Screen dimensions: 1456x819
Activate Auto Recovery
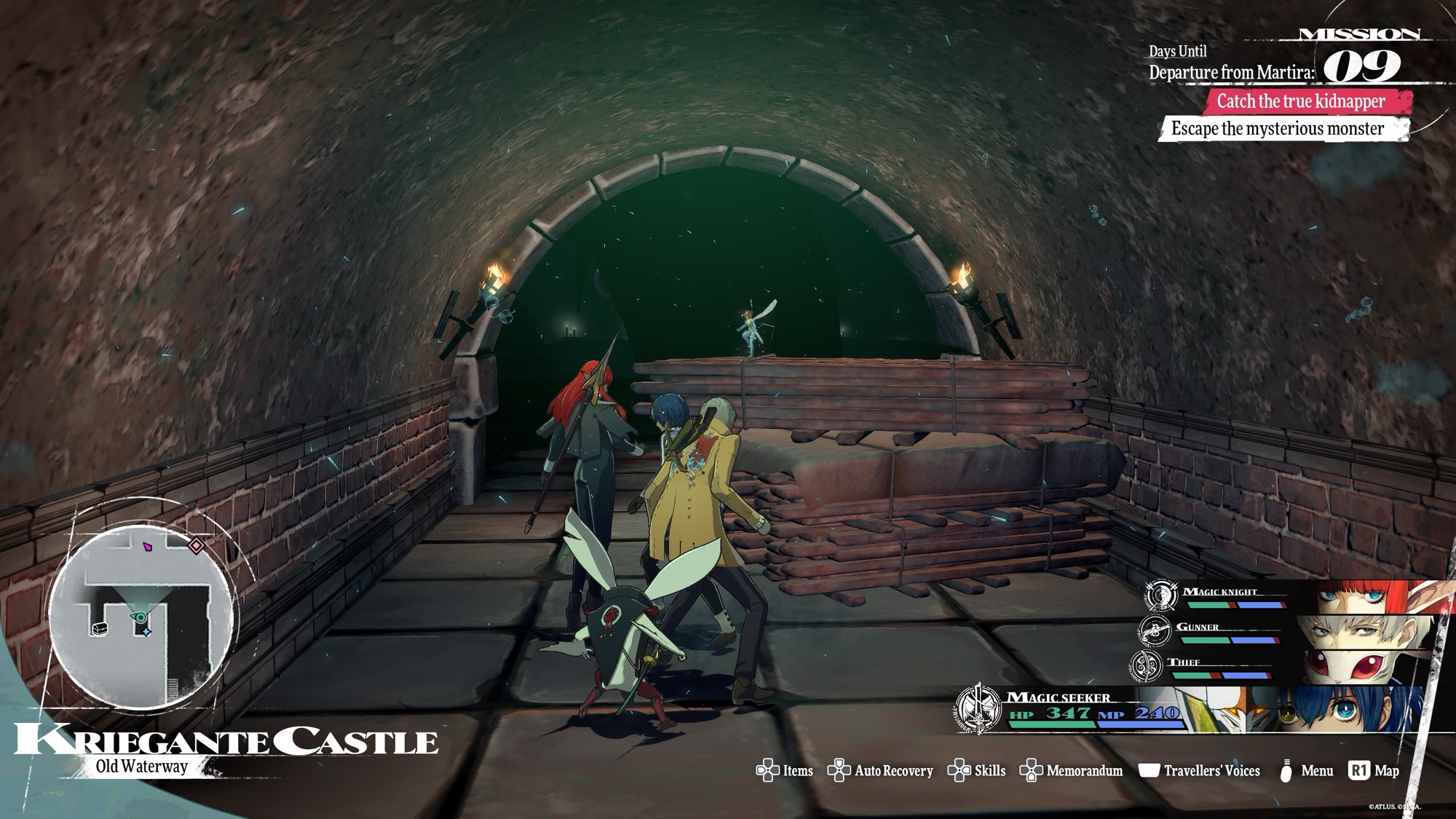pyautogui.click(x=880, y=771)
